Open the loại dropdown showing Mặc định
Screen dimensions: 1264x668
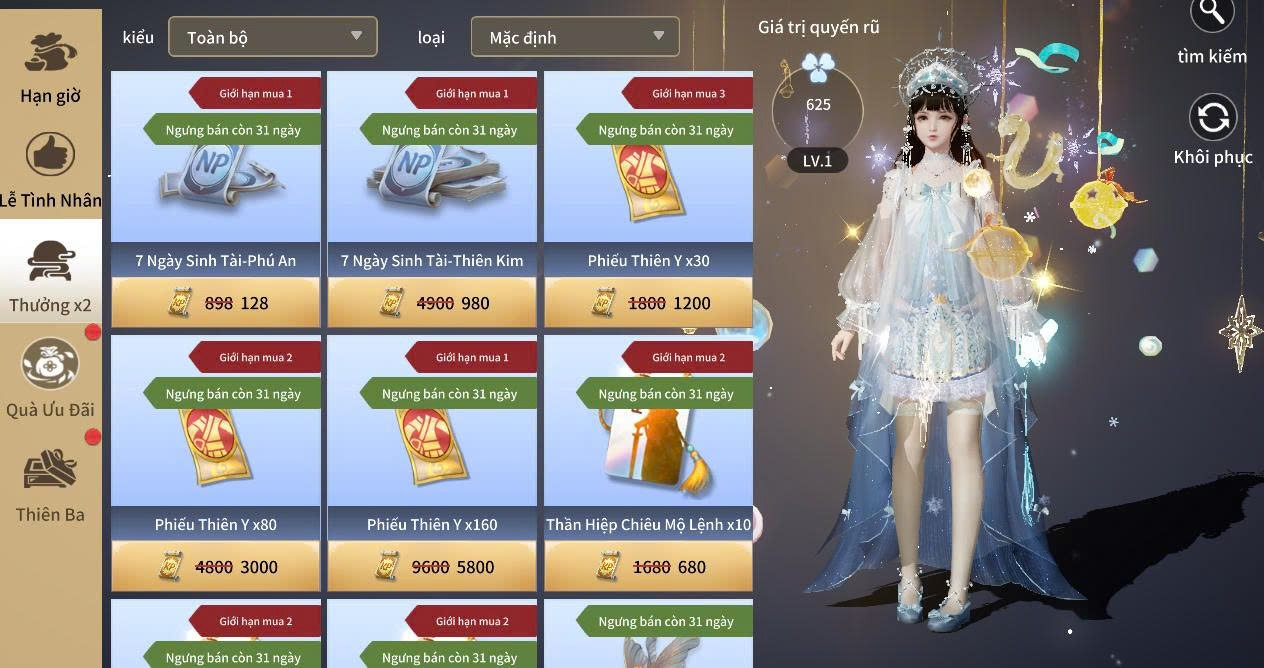(x=575, y=37)
